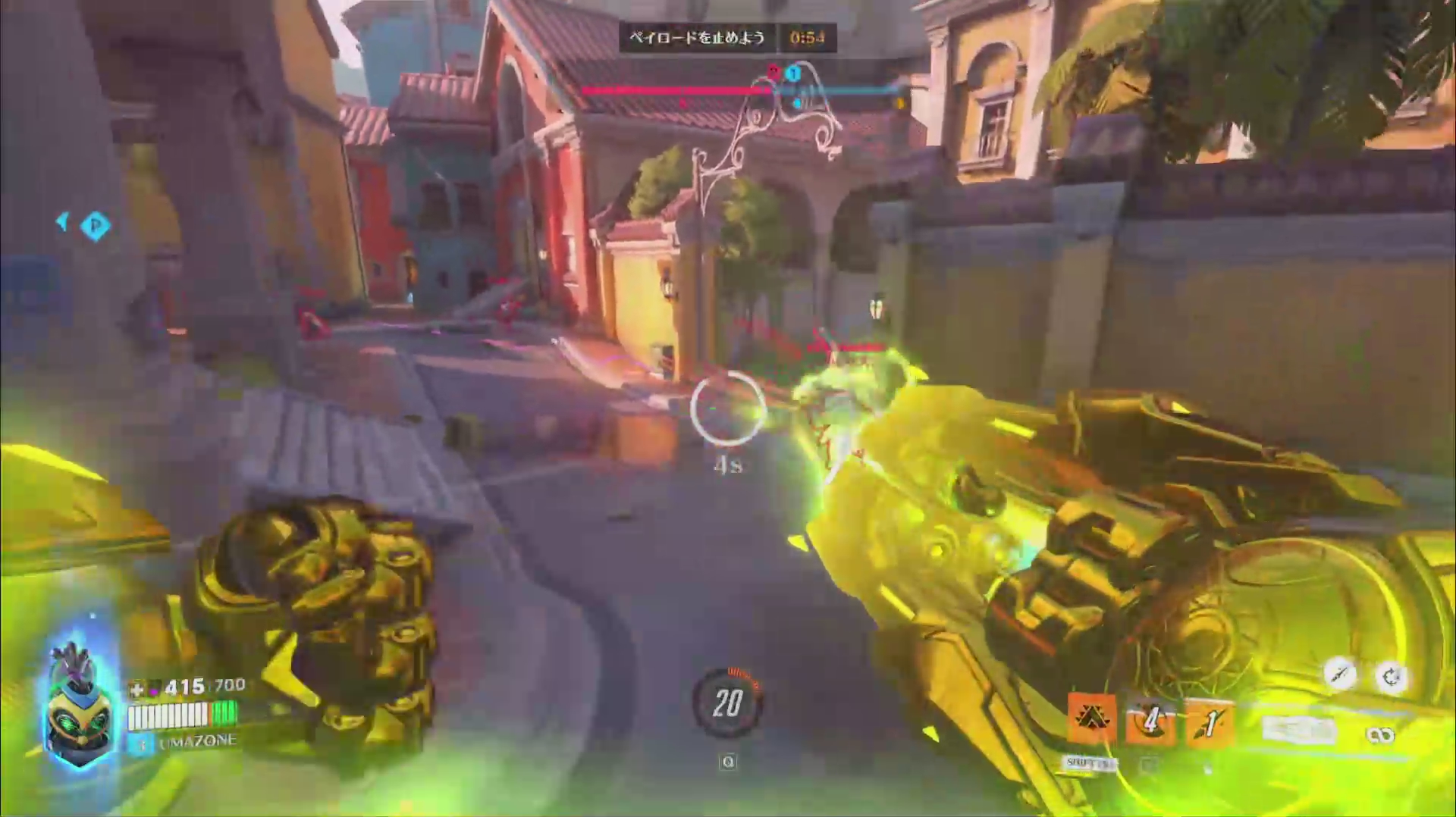Click the circular ultimate charge meter
The height and width of the screenshot is (817, 1456).
[727, 703]
